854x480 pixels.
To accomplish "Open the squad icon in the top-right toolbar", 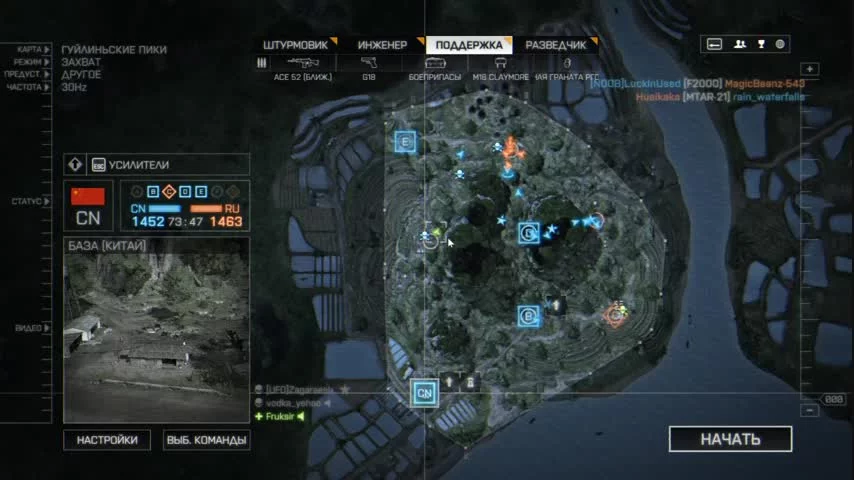I will point(740,44).
